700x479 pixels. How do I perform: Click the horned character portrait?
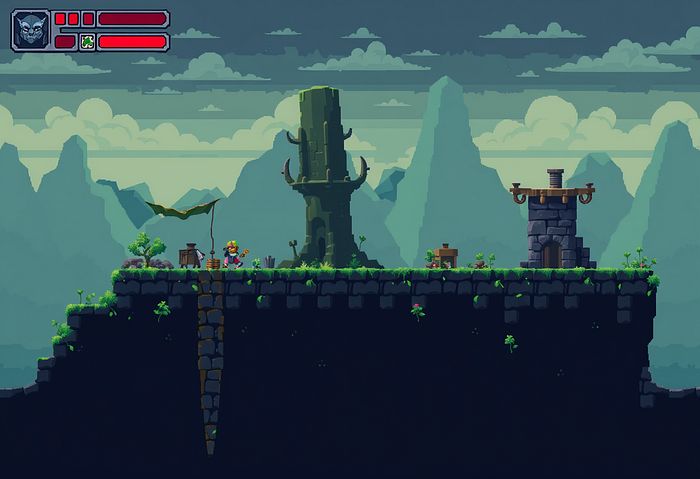[30, 30]
